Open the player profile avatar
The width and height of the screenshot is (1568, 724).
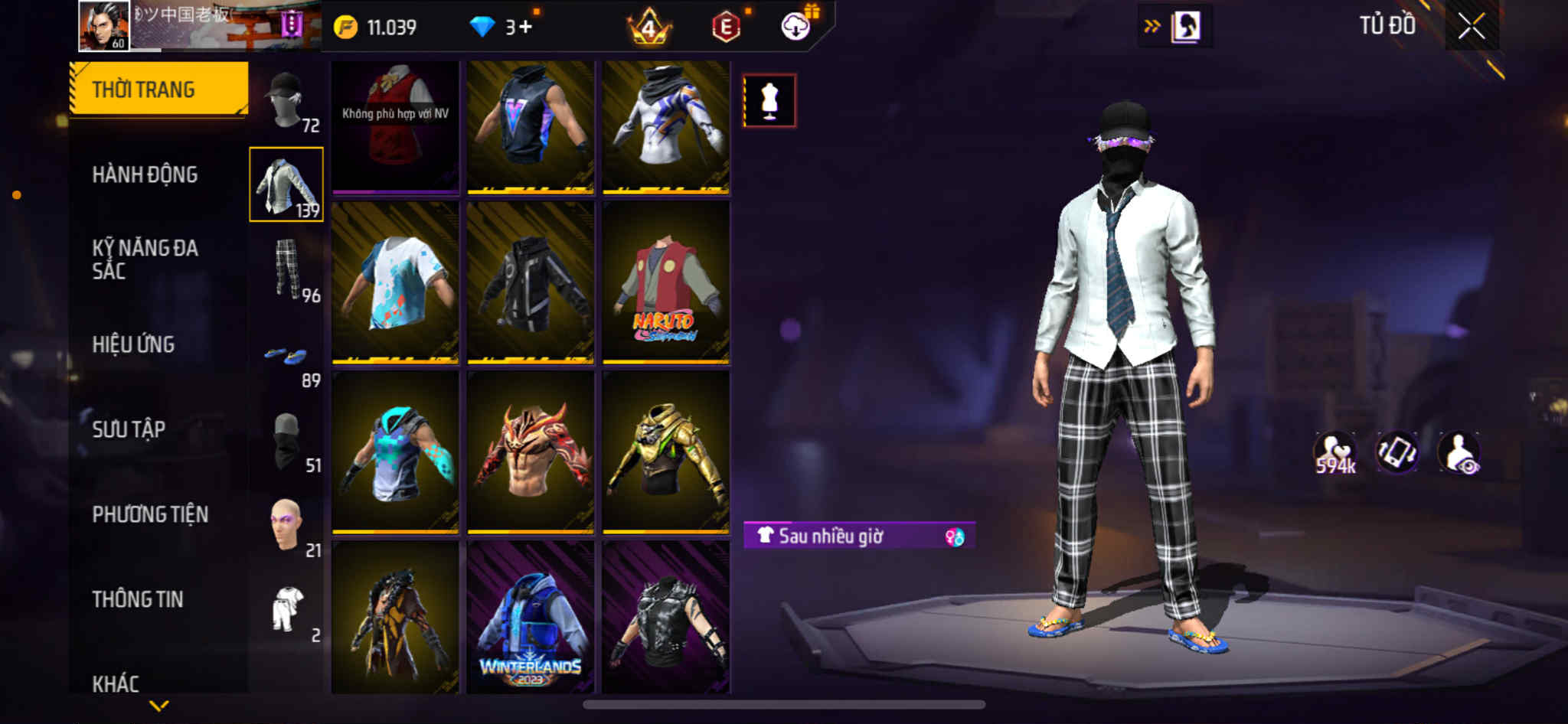[x=104, y=26]
